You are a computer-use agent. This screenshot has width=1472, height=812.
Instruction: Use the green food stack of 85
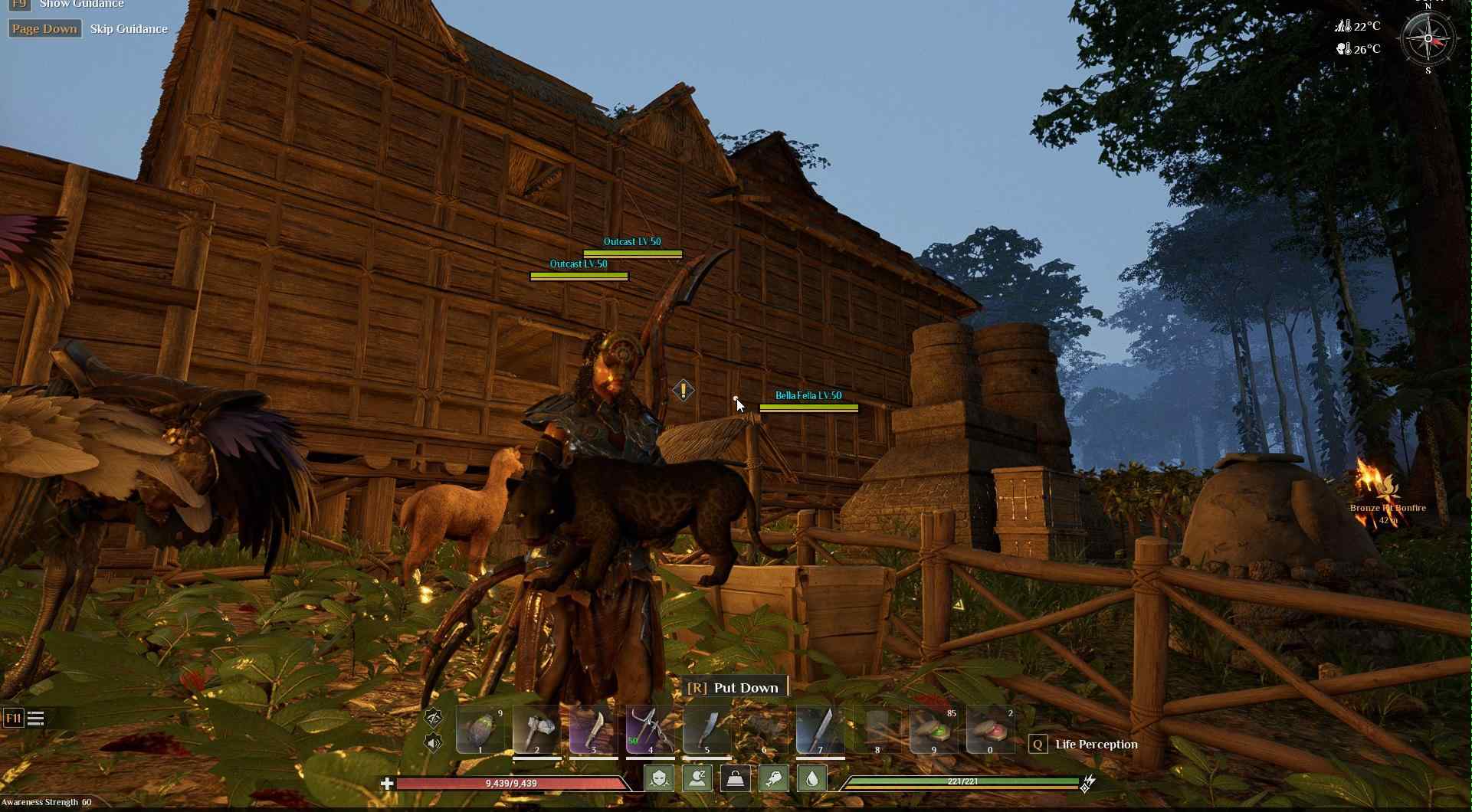tap(933, 730)
